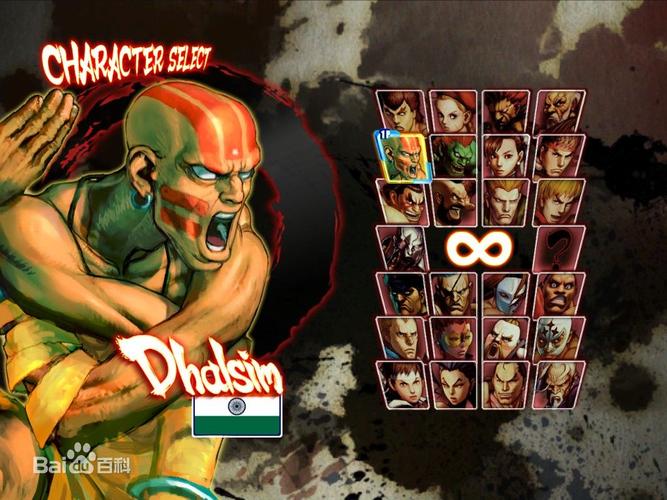Choose El Fuerte's luchador mask portrait

point(559,338)
